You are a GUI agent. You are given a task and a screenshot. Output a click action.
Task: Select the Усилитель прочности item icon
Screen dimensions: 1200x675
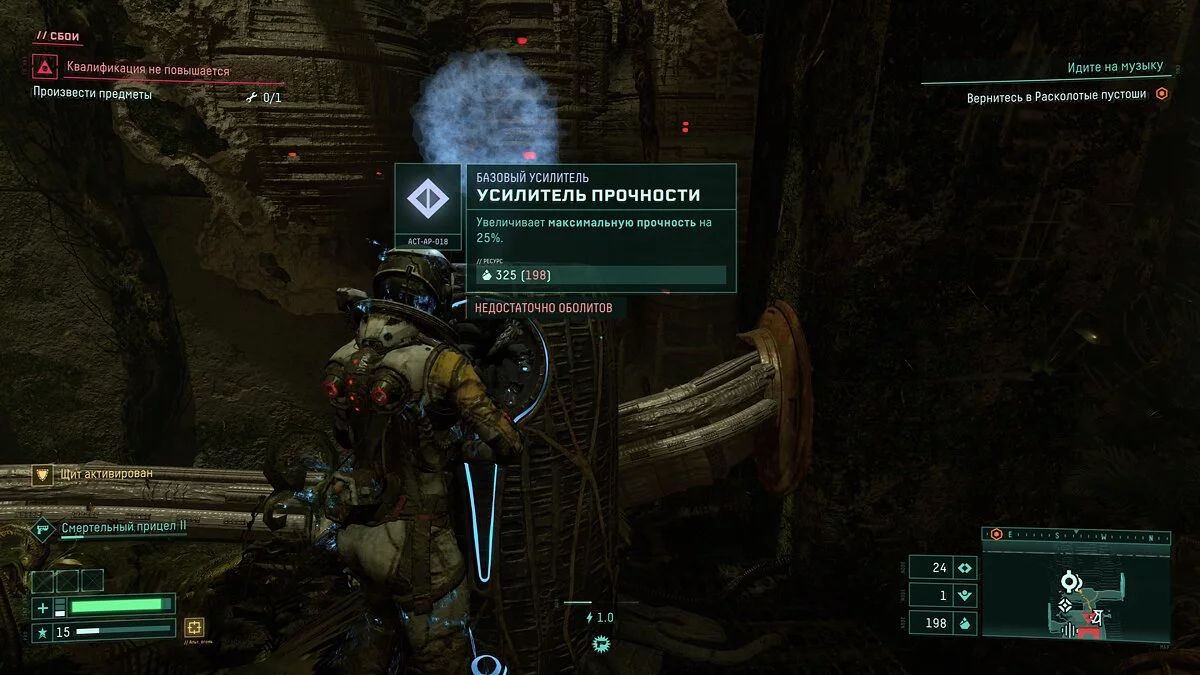pos(428,198)
